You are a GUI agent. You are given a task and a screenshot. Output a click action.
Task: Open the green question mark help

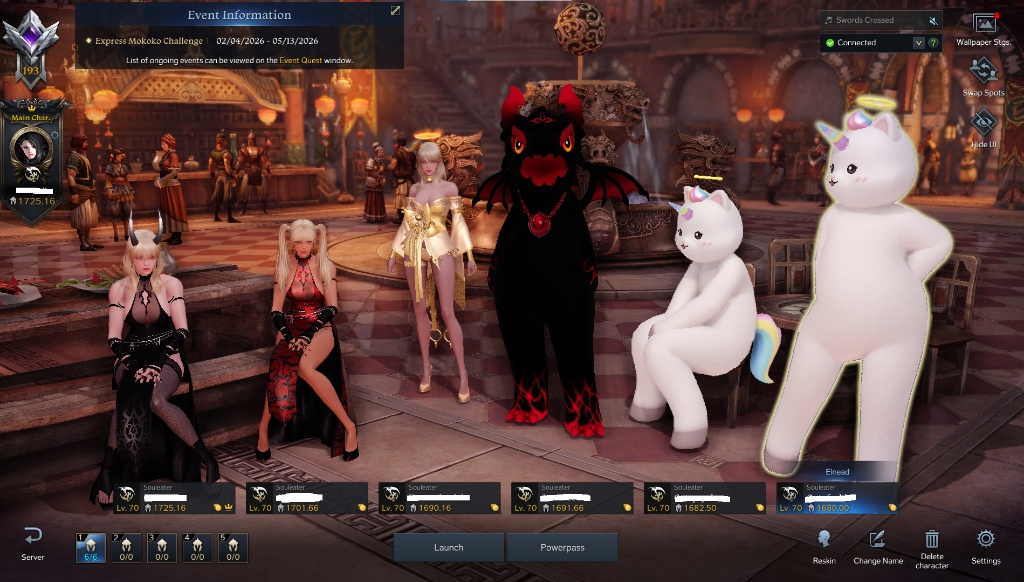click(x=933, y=43)
